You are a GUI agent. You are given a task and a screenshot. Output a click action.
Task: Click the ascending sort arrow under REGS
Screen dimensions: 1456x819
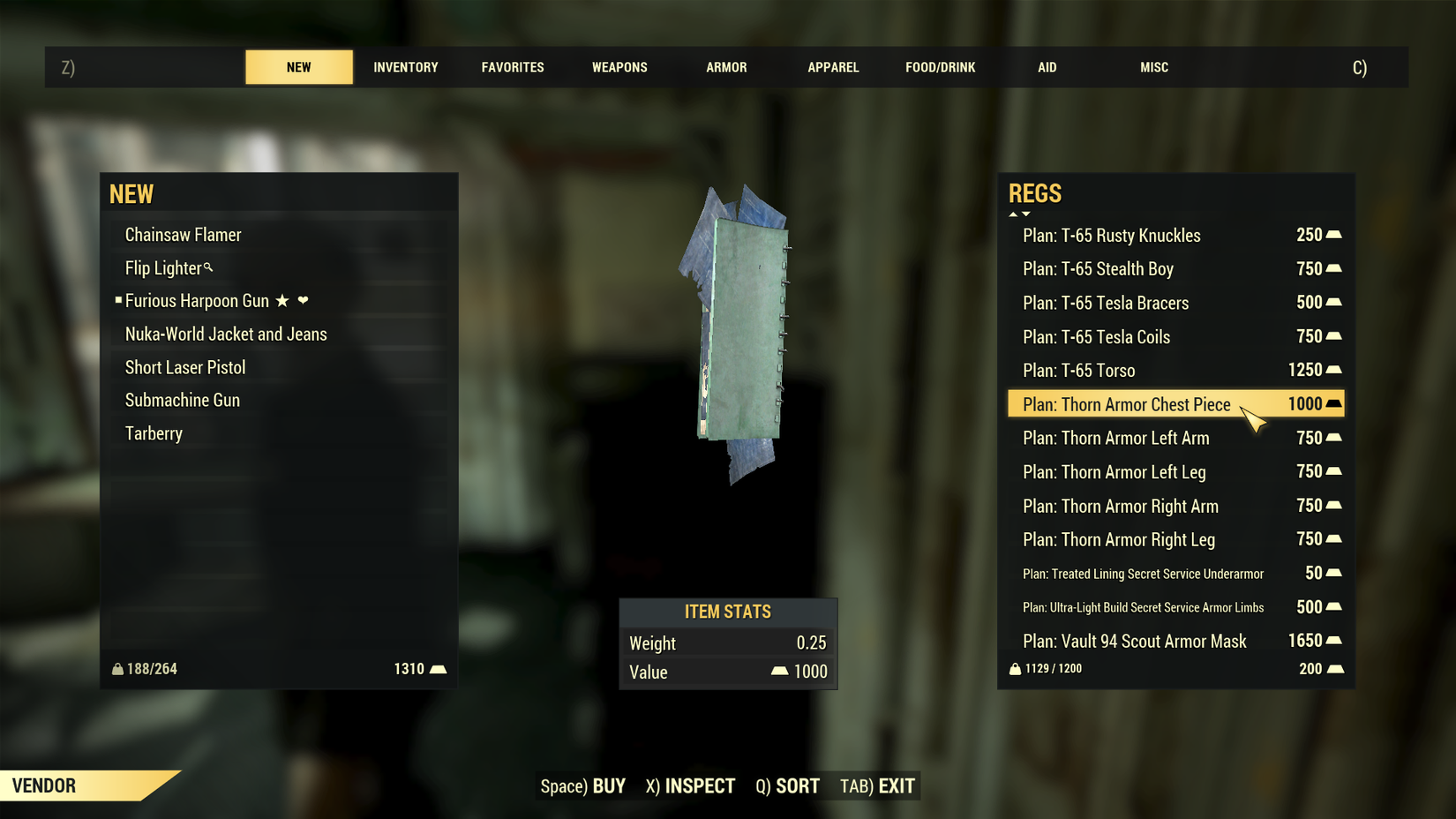click(1013, 214)
